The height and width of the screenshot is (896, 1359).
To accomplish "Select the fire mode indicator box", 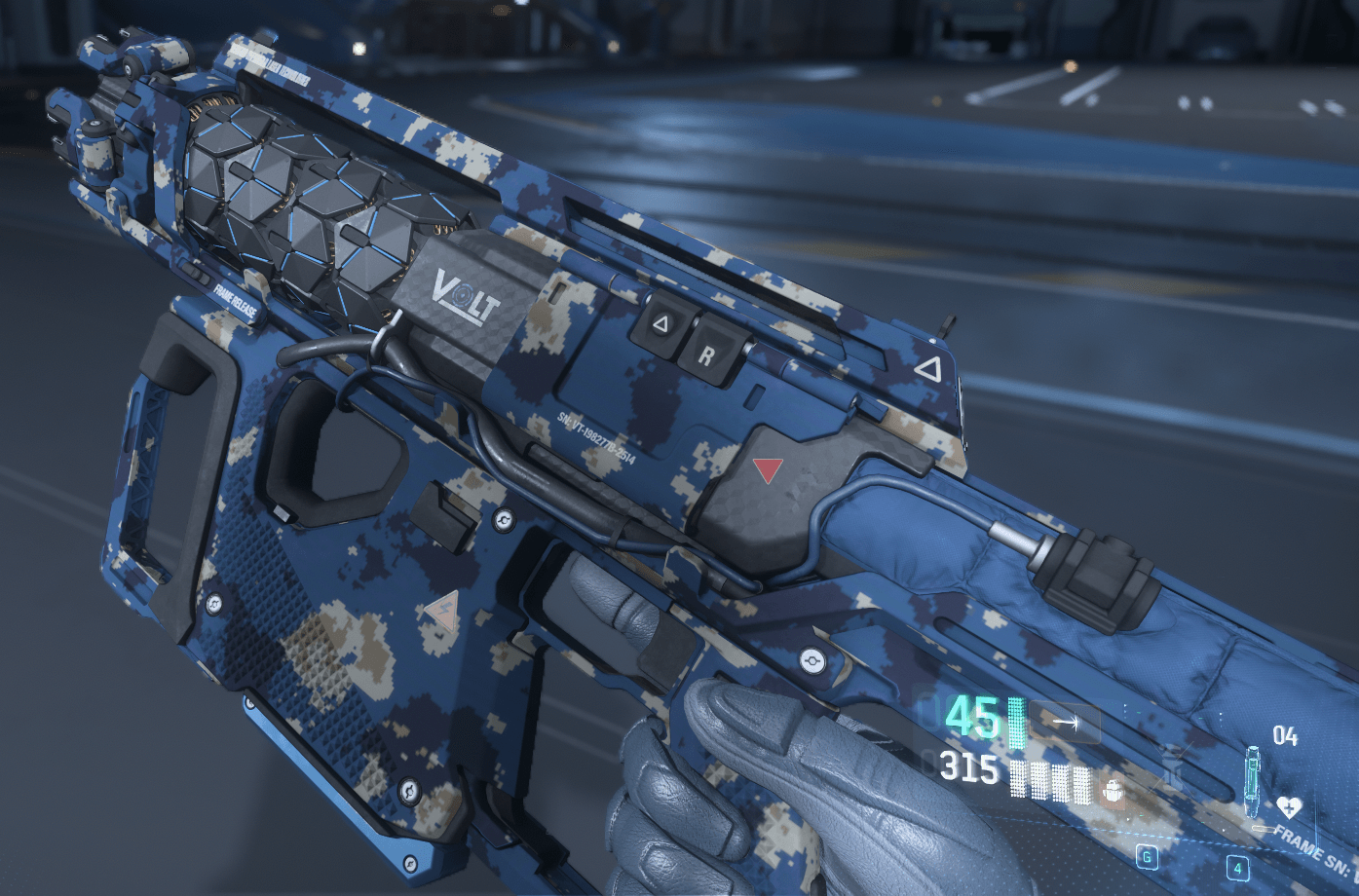I will tap(1065, 724).
